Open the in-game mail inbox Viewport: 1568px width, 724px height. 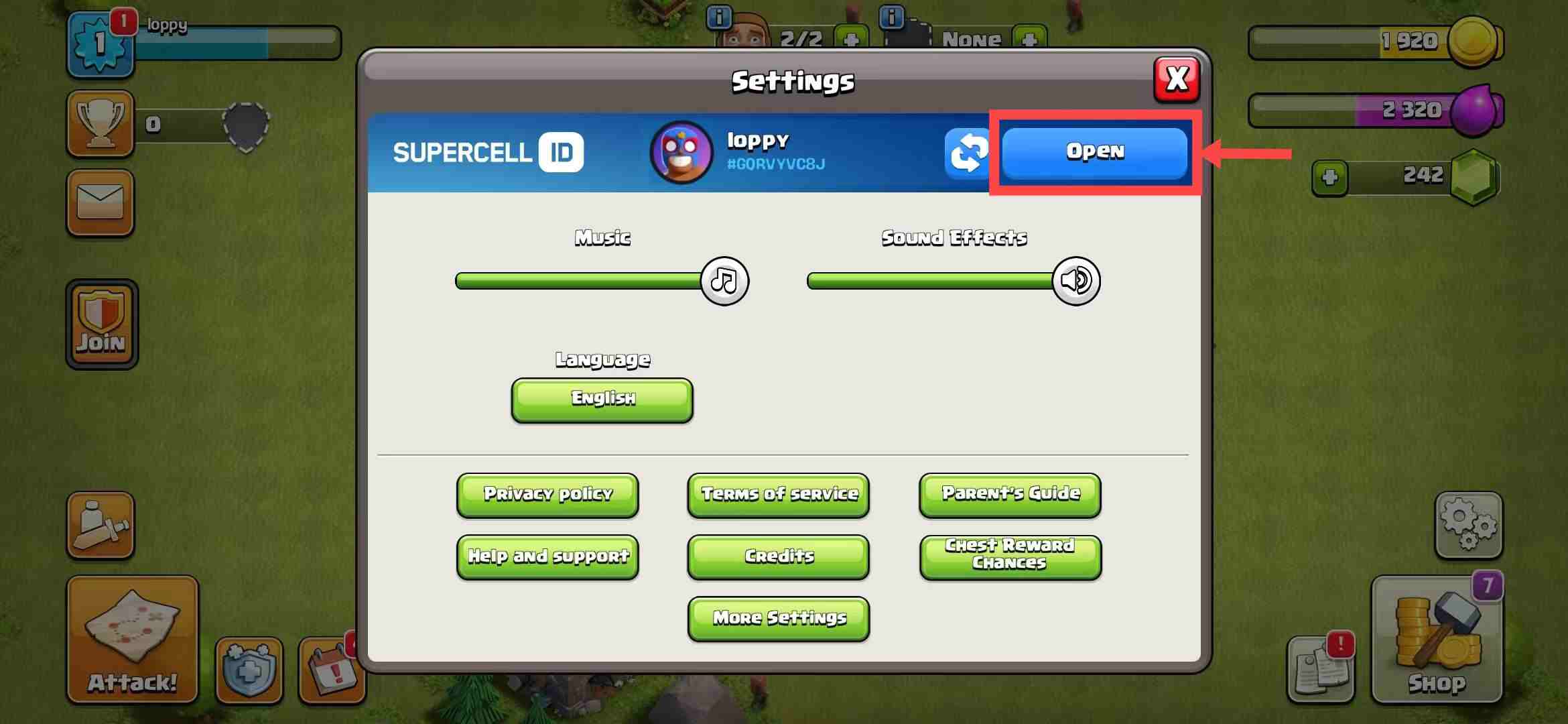click(101, 204)
